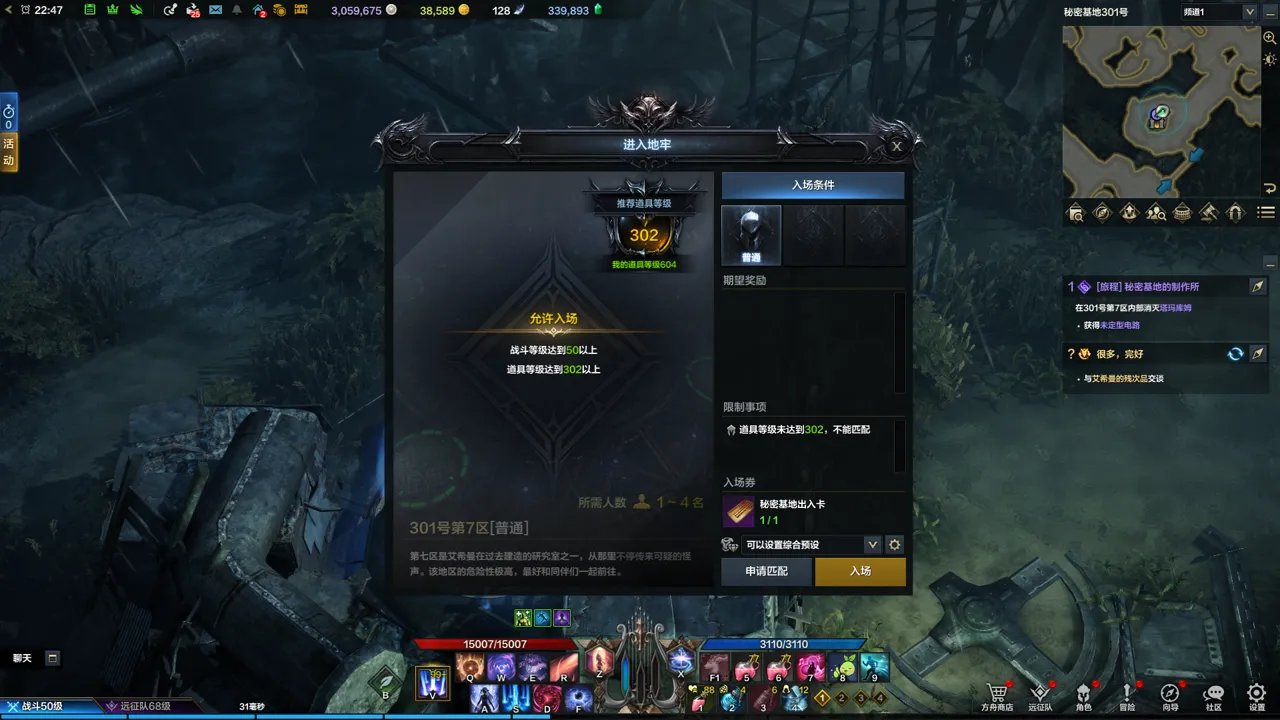
Task: Open the integrated preset dropdown
Action: pos(872,545)
